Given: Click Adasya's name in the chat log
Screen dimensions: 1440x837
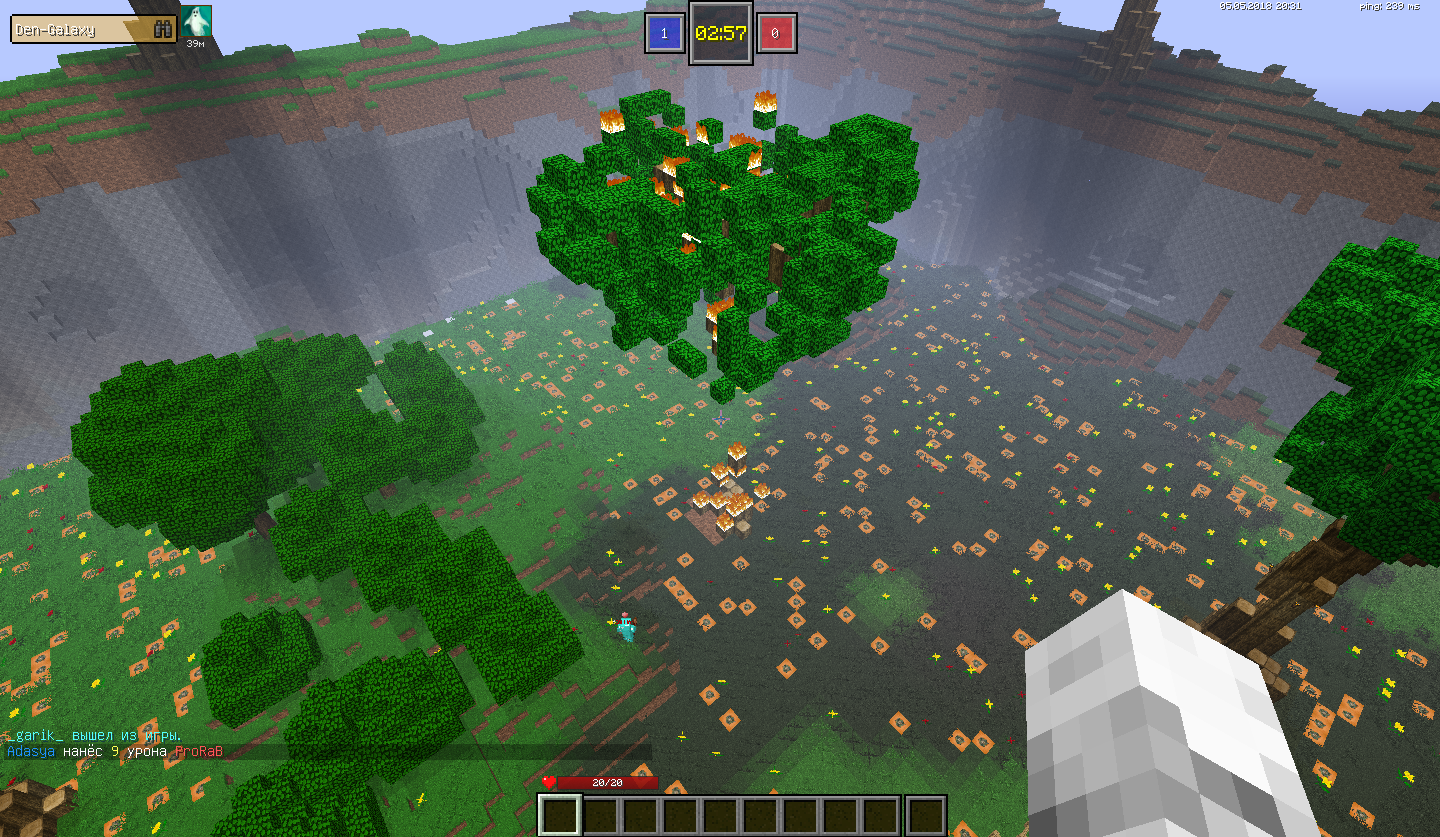Looking at the screenshot, I should [x=30, y=751].
